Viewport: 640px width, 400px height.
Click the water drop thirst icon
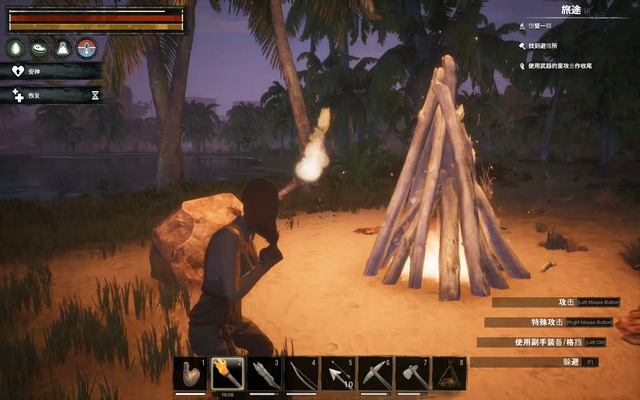point(16,48)
